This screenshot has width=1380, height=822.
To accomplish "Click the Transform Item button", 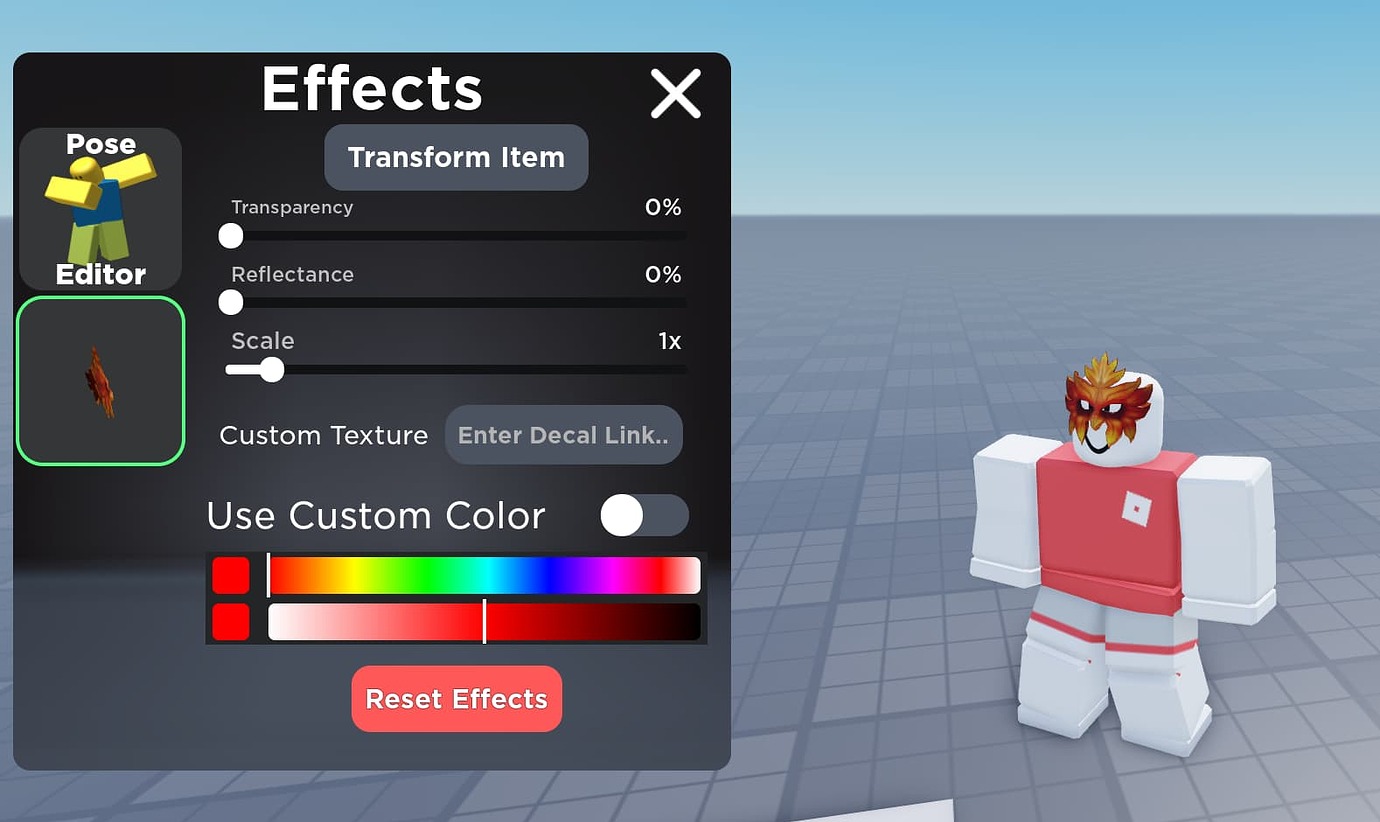I will click(455, 157).
